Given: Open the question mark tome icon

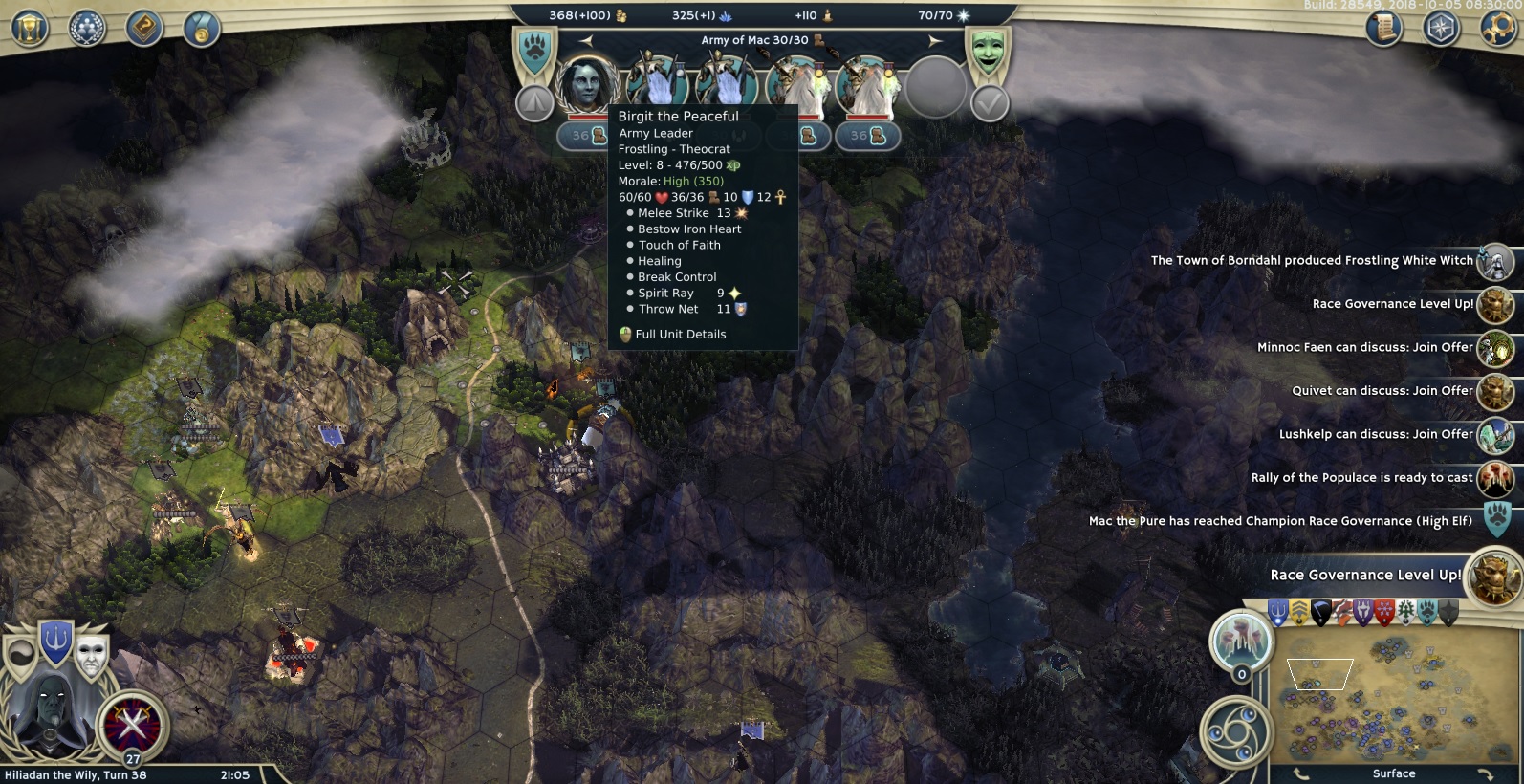Looking at the screenshot, I should tap(145, 27).
